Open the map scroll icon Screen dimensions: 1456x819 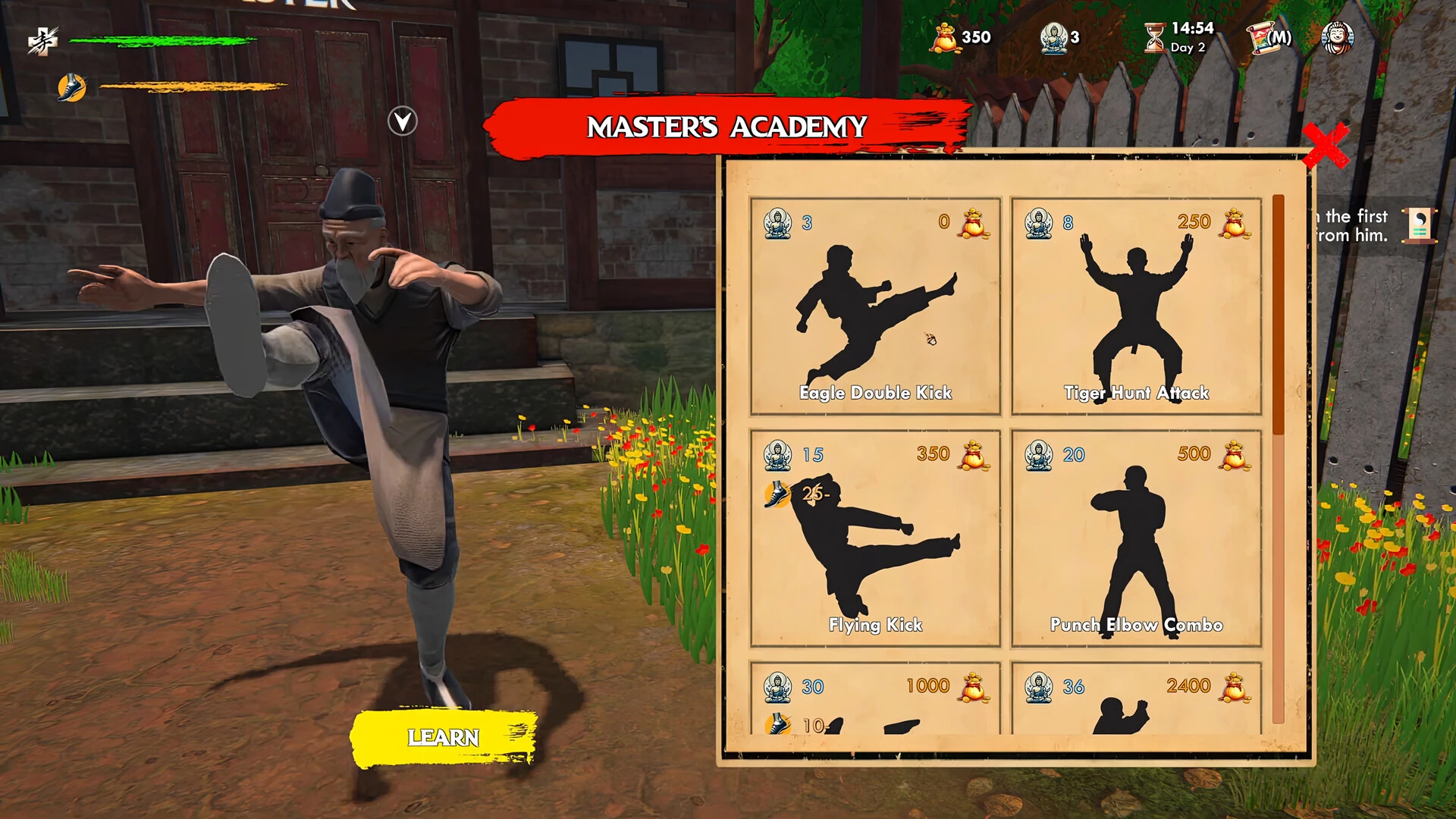click(1269, 37)
